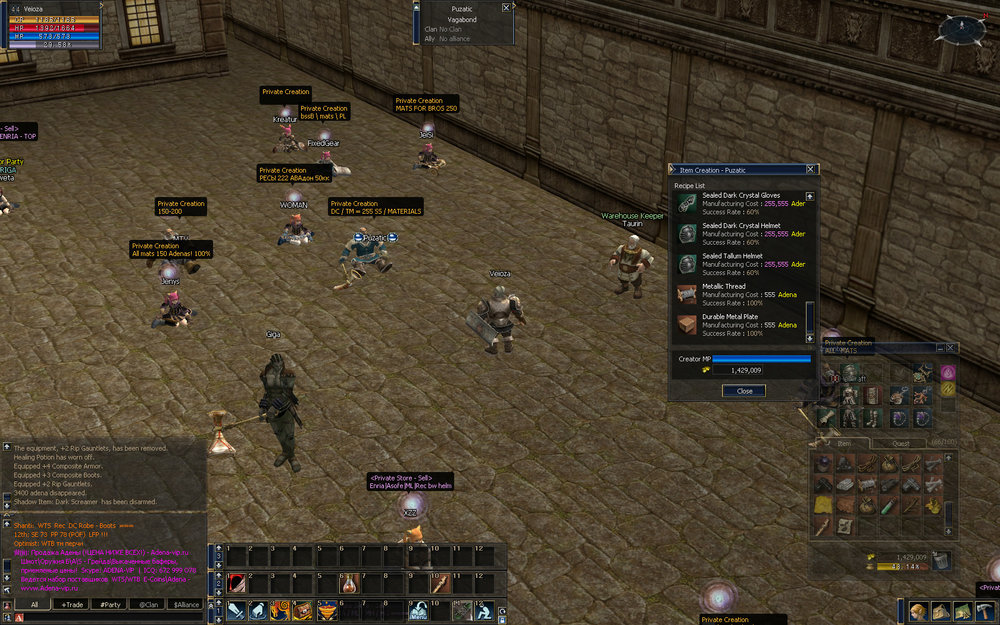Close the Item Creation window with Close button
Viewport: 1000px width, 625px height.
744,391
